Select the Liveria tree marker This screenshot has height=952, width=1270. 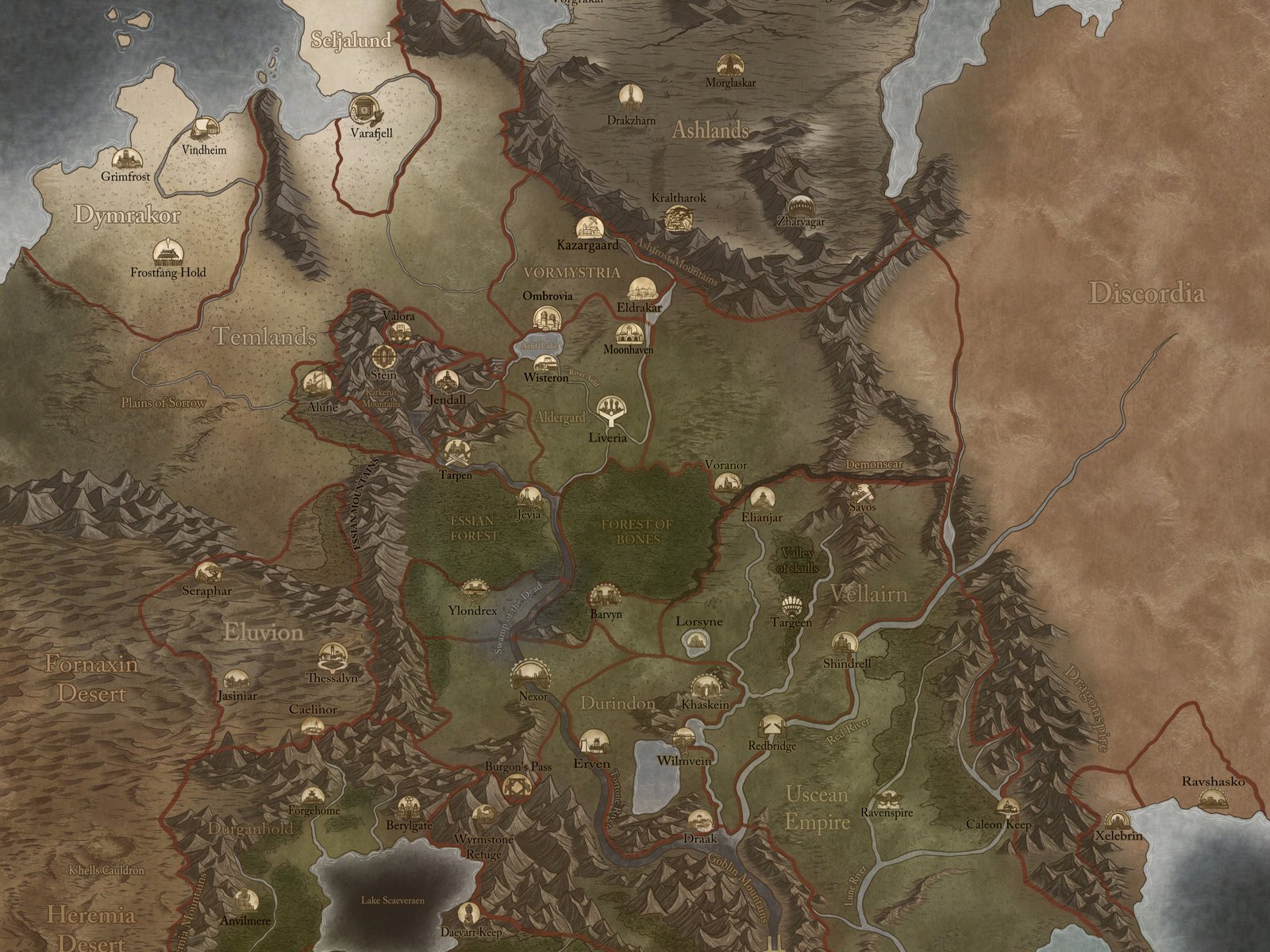point(610,411)
